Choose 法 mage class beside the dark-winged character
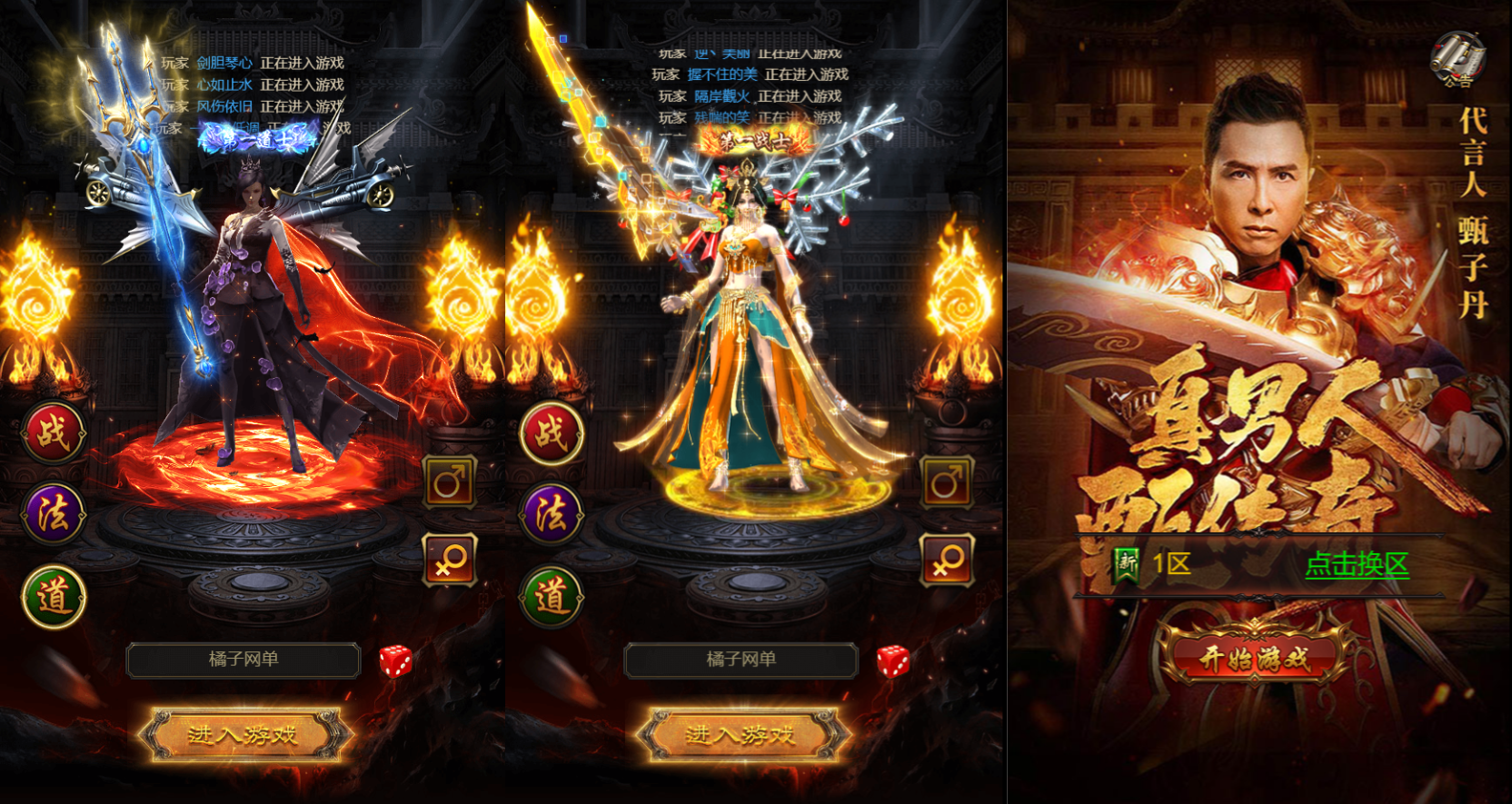Image resolution: width=1512 pixels, height=804 pixels. click(54, 514)
